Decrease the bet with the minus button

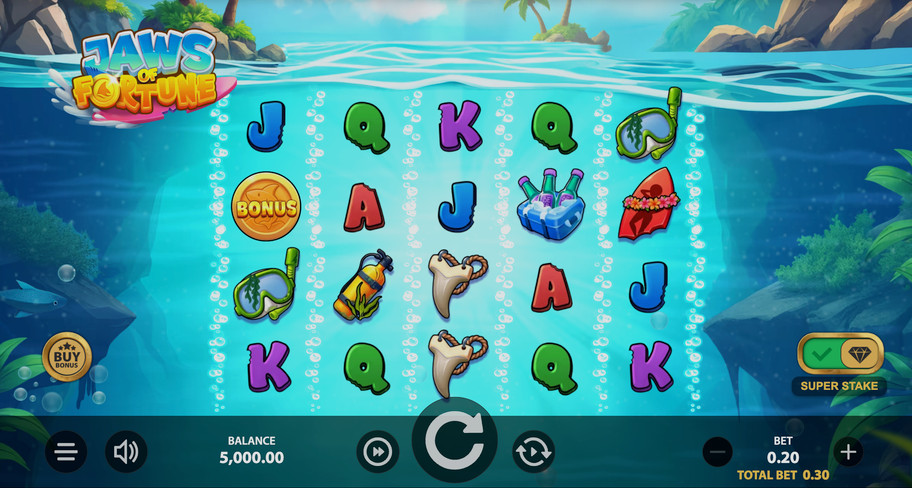(717, 452)
